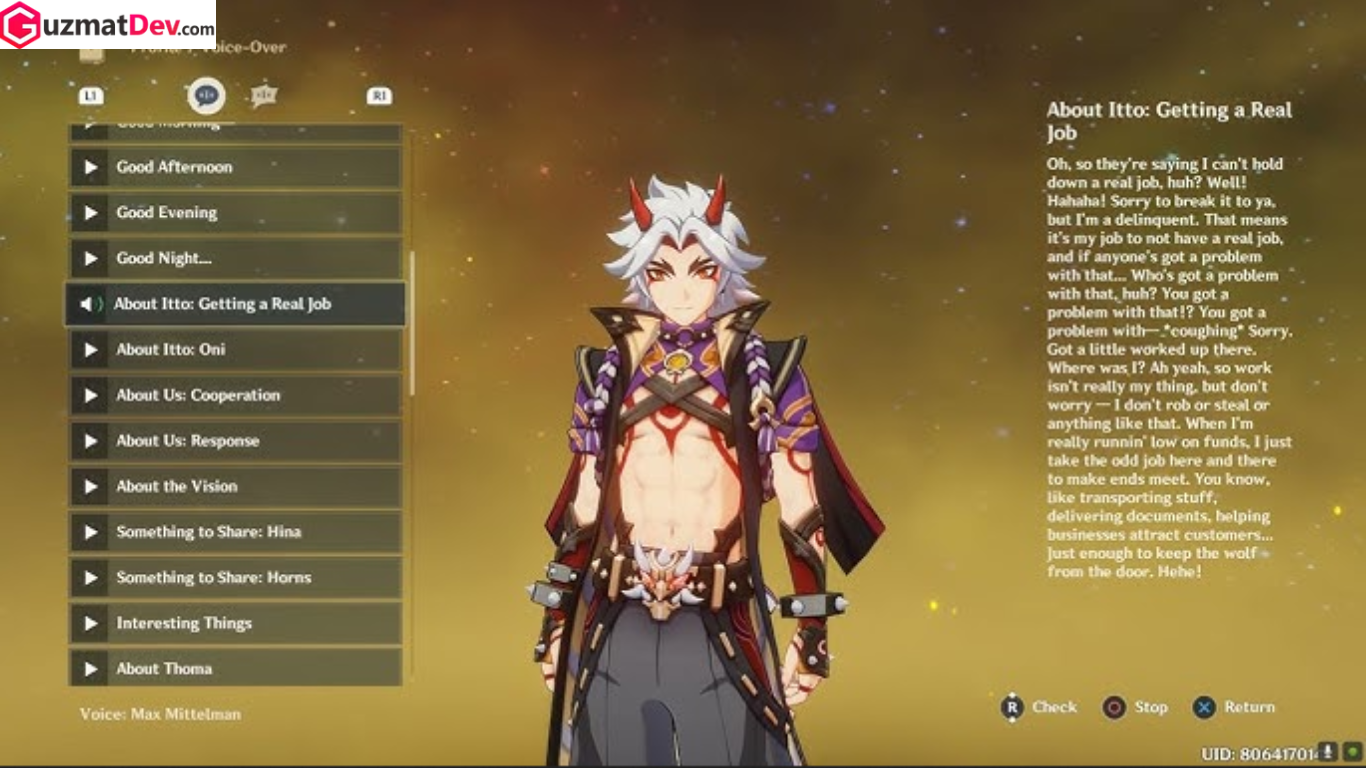The width and height of the screenshot is (1366, 768).
Task: Switch tabs right with the R1 shoulder button
Action: (x=378, y=95)
